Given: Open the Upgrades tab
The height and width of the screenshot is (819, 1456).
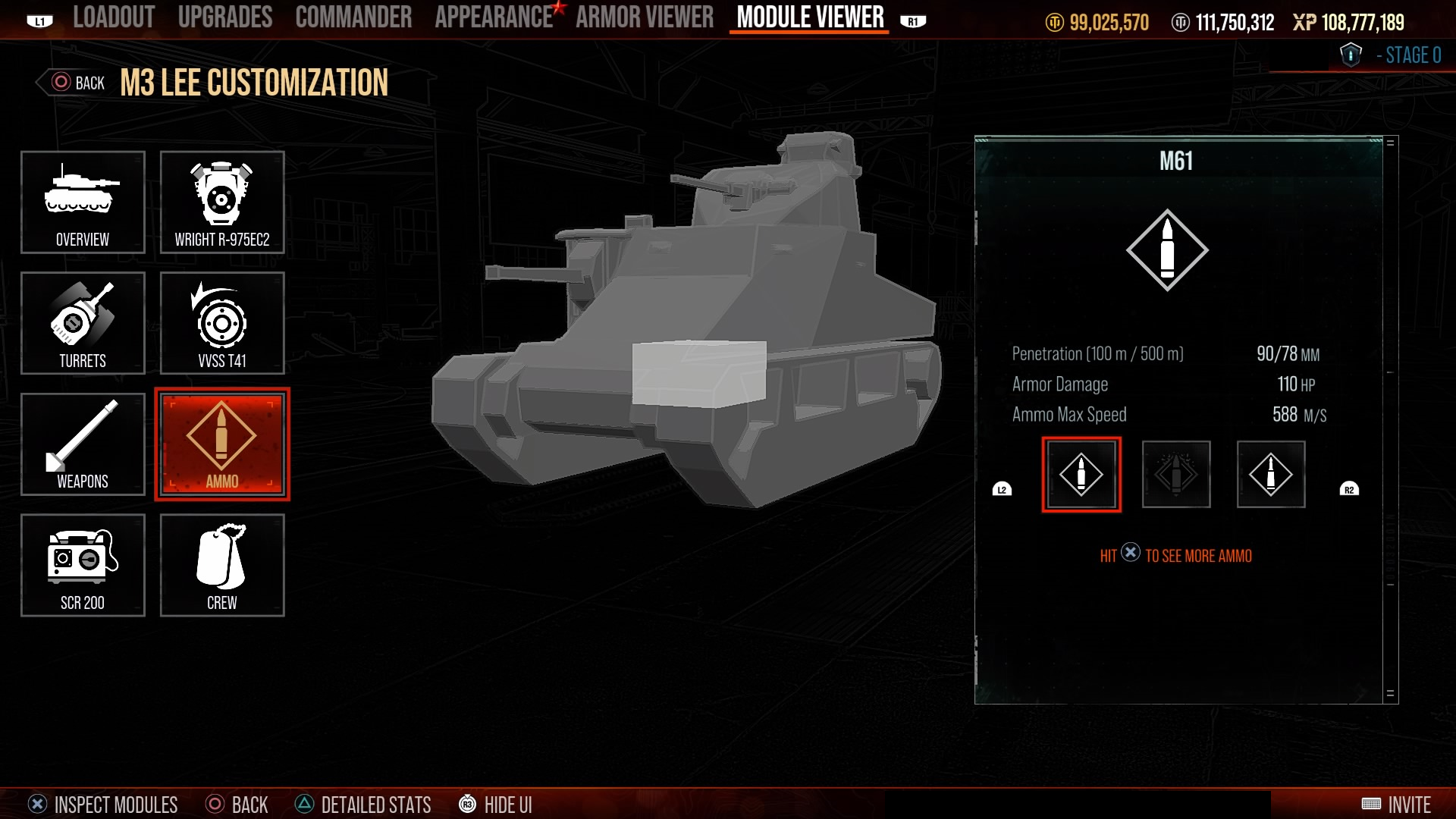Looking at the screenshot, I should 224,17.
